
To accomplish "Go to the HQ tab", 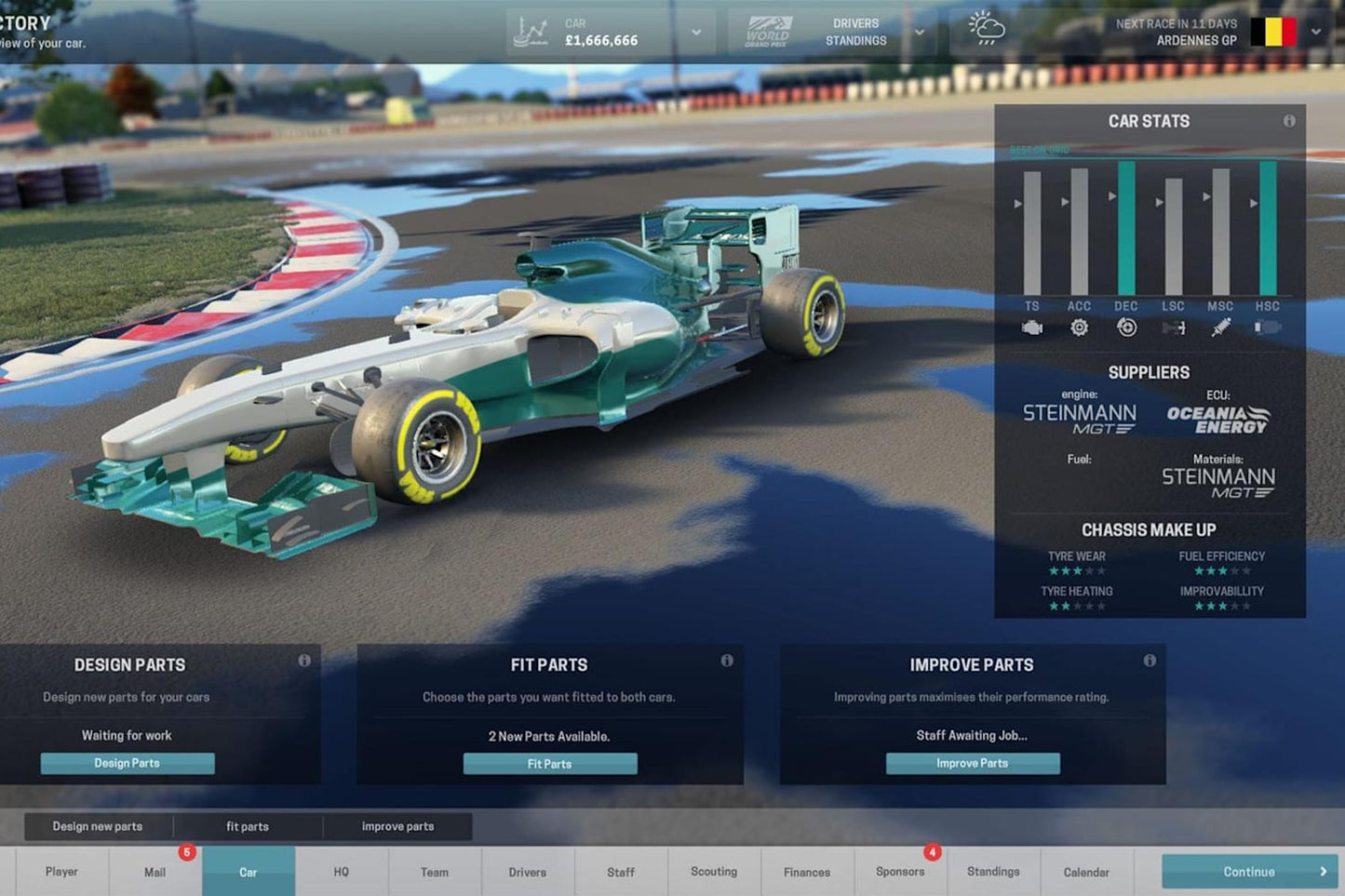I will [341, 872].
